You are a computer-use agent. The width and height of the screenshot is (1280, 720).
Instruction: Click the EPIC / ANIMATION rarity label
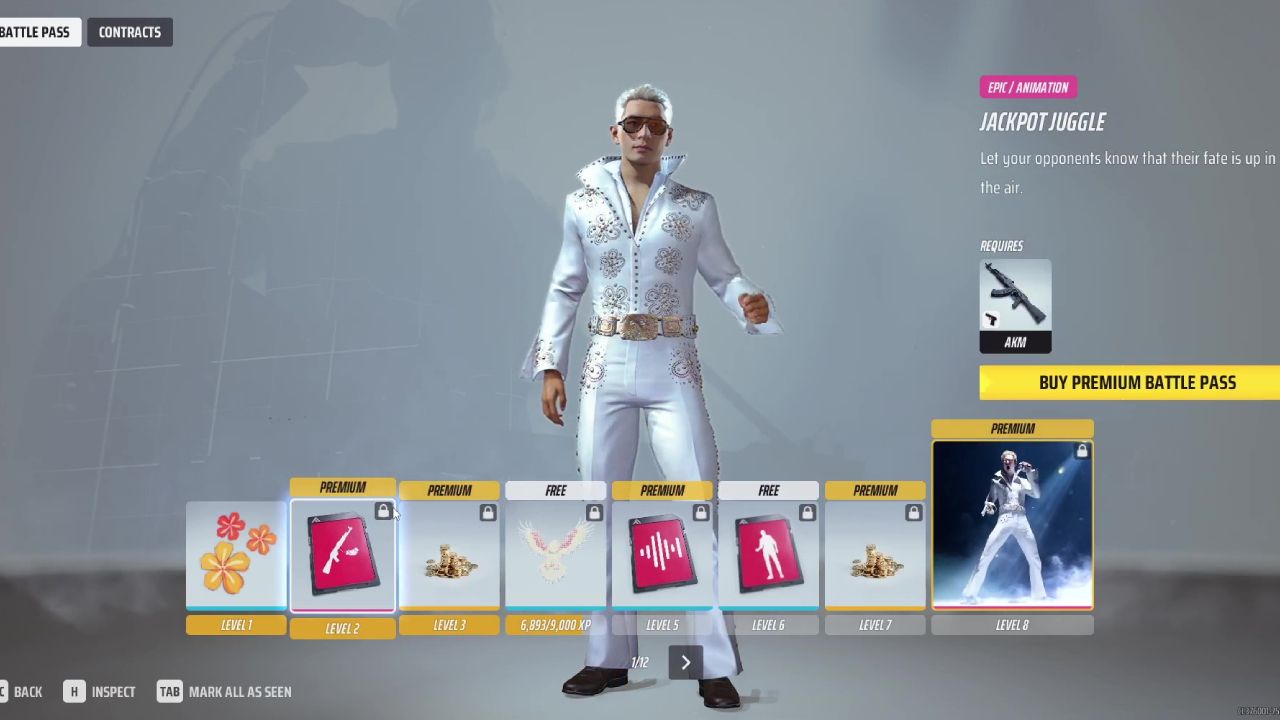click(x=1028, y=87)
